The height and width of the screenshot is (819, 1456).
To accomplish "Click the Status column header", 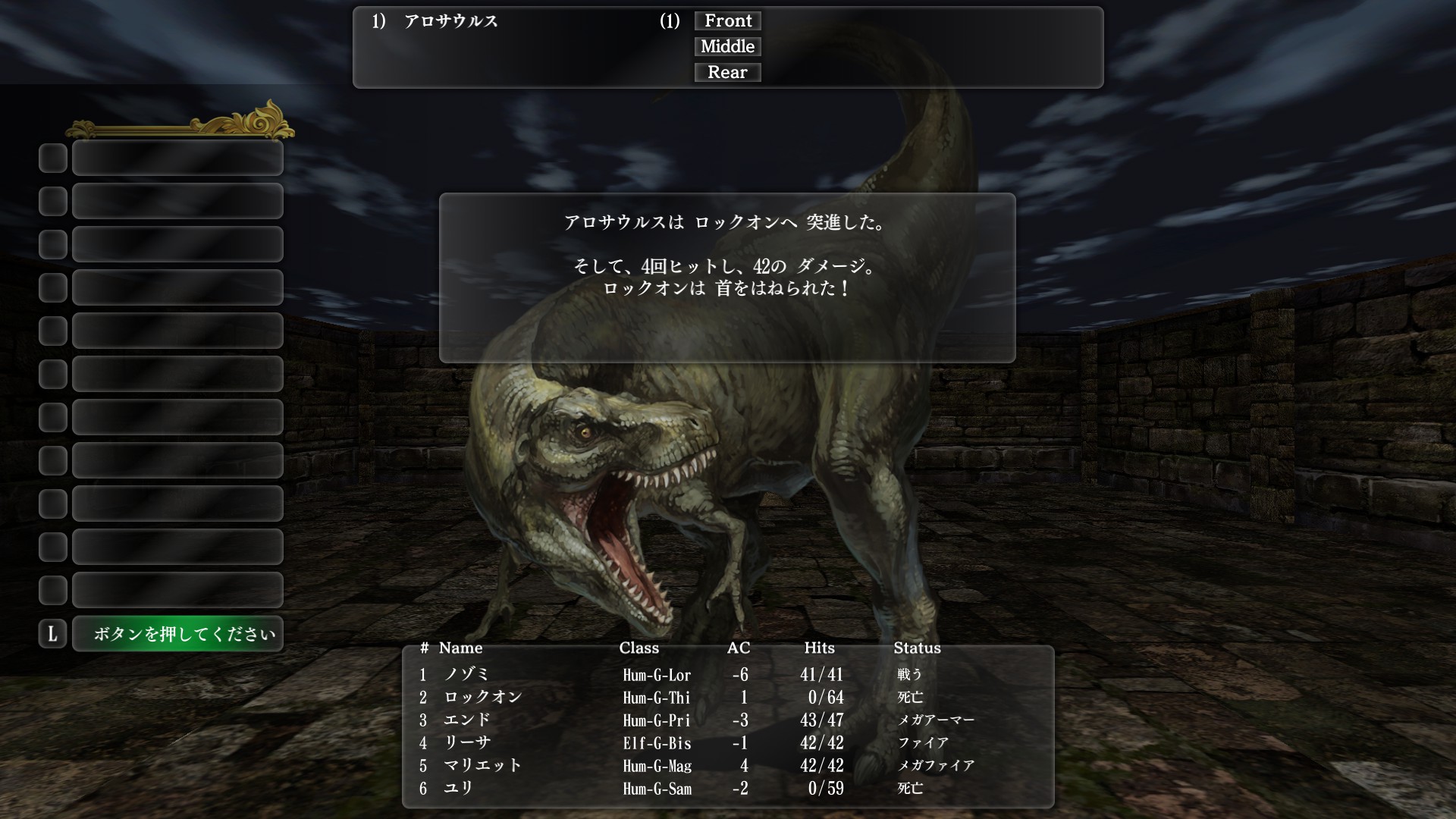I will pos(918,648).
